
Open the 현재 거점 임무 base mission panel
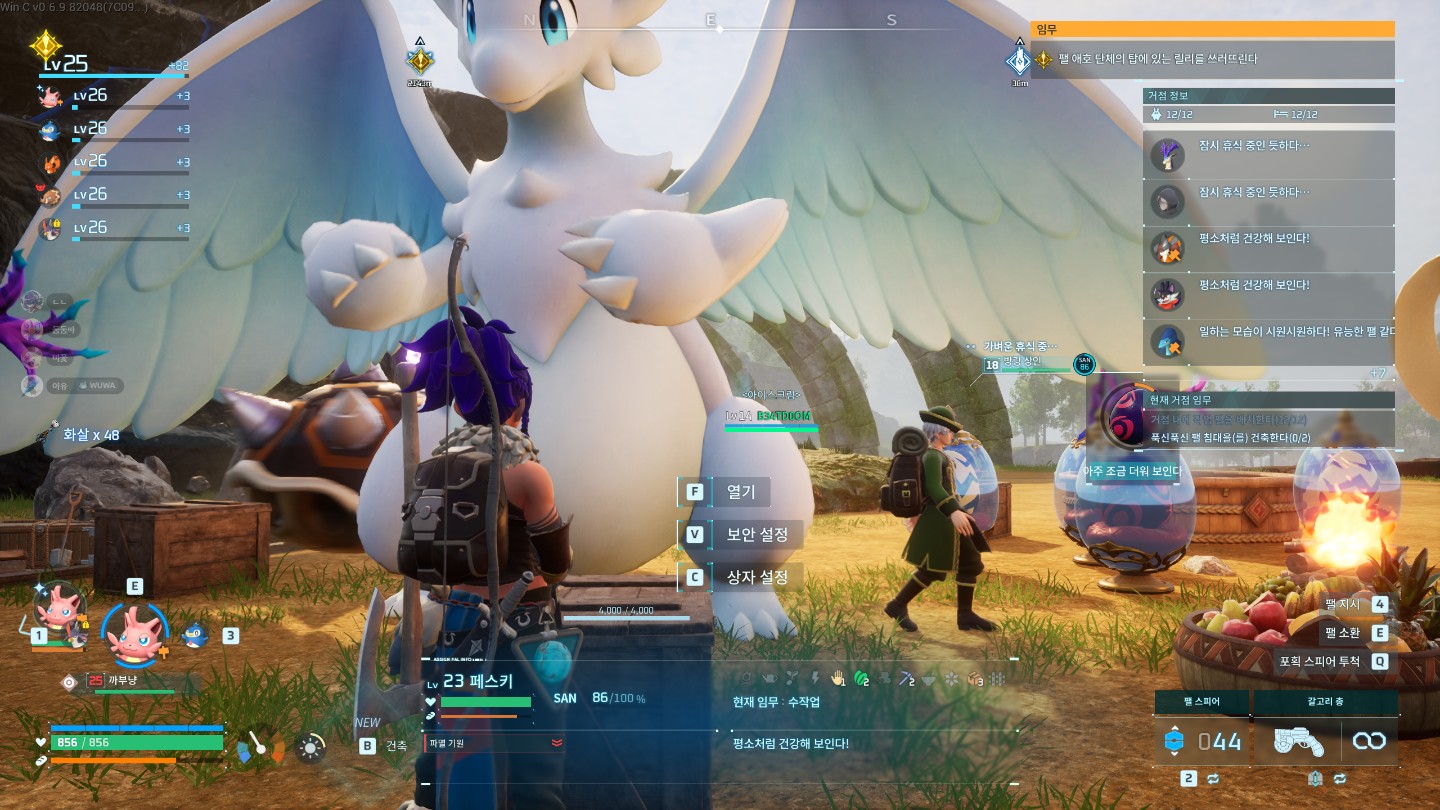coord(1268,399)
